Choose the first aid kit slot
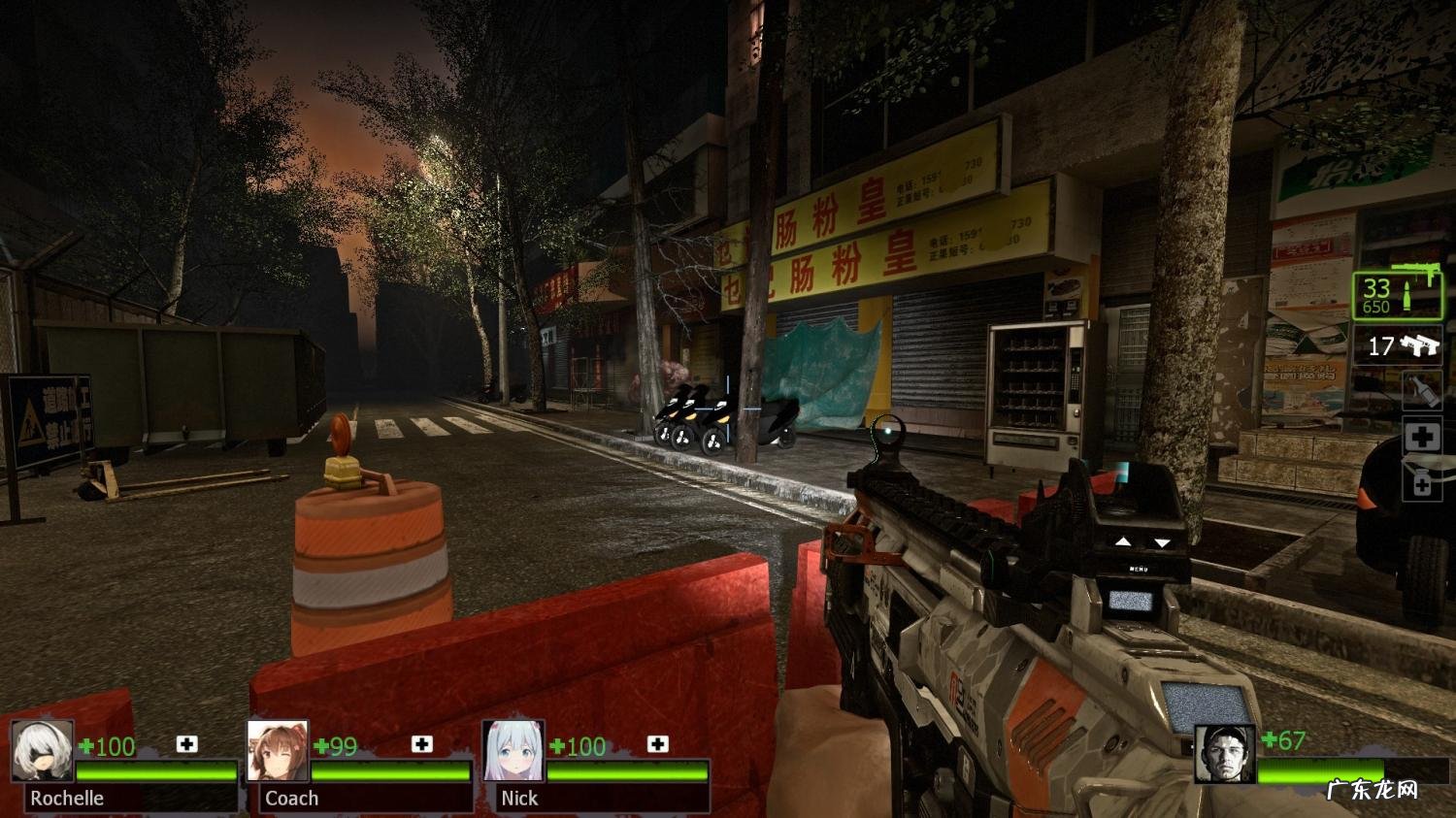 click(x=1422, y=437)
